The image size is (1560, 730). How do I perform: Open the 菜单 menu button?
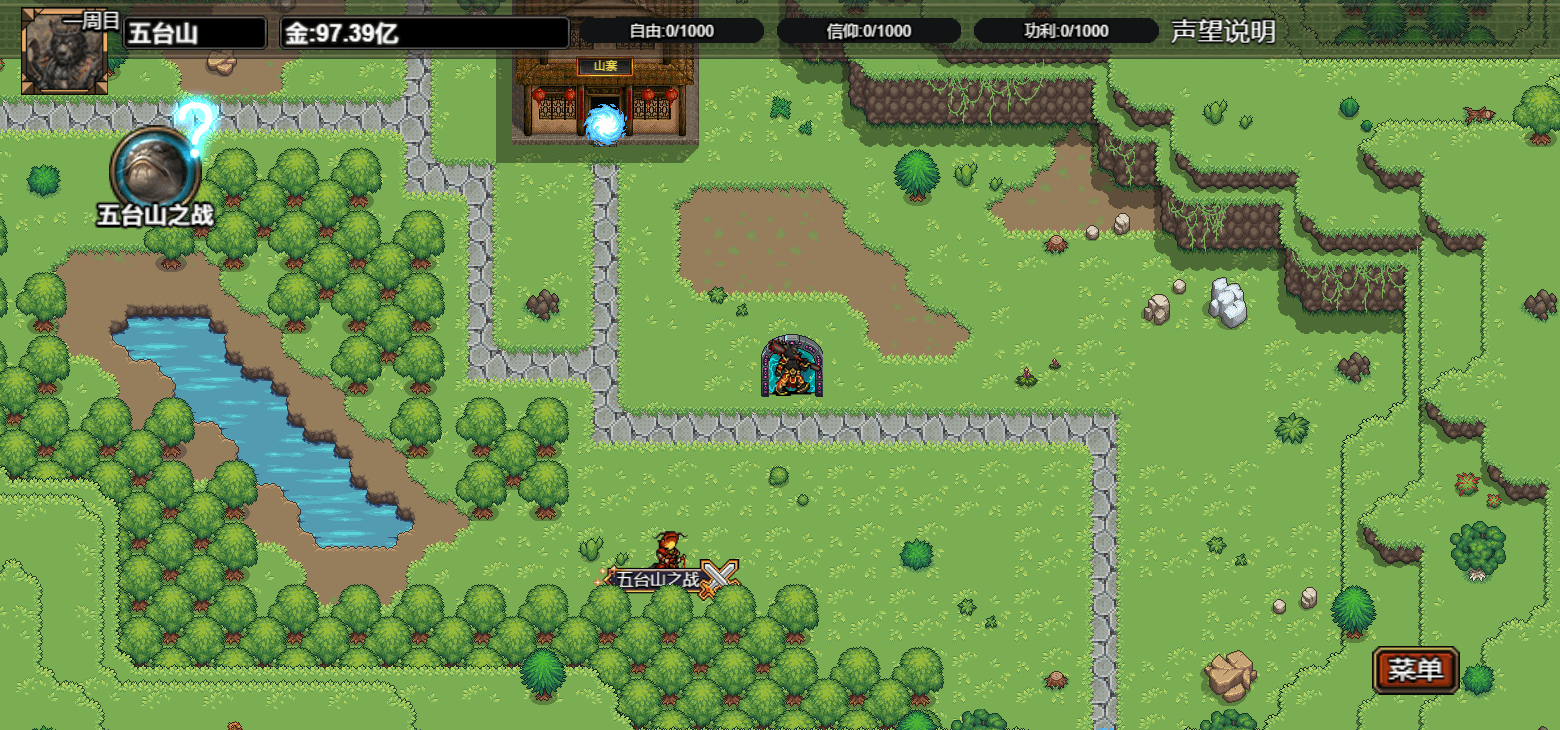1416,670
